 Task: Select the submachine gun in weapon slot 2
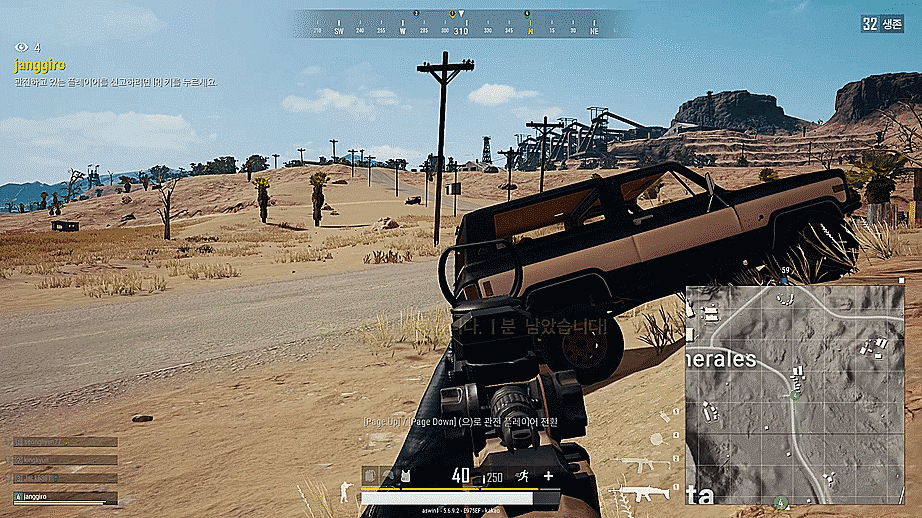[x=640, y=464]
